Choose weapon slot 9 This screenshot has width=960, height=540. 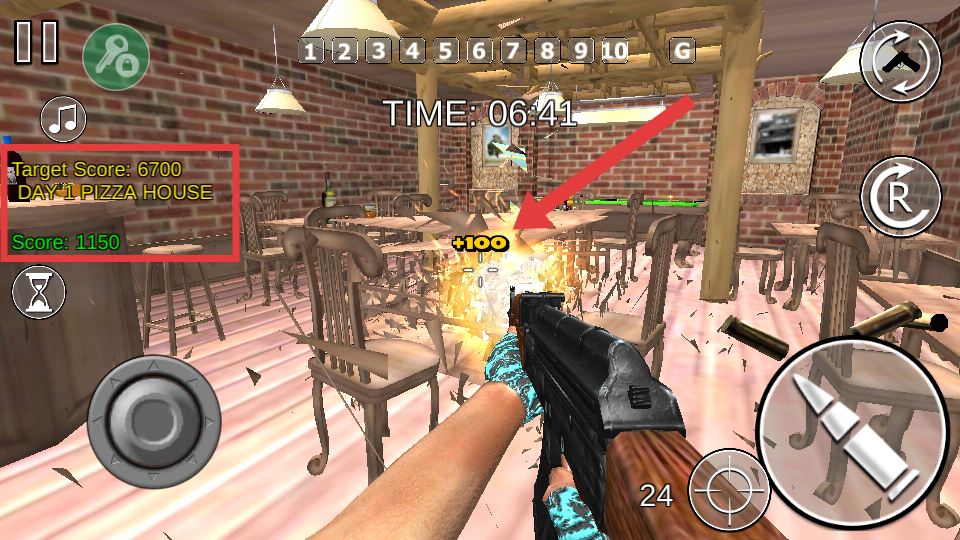point(580,50)
